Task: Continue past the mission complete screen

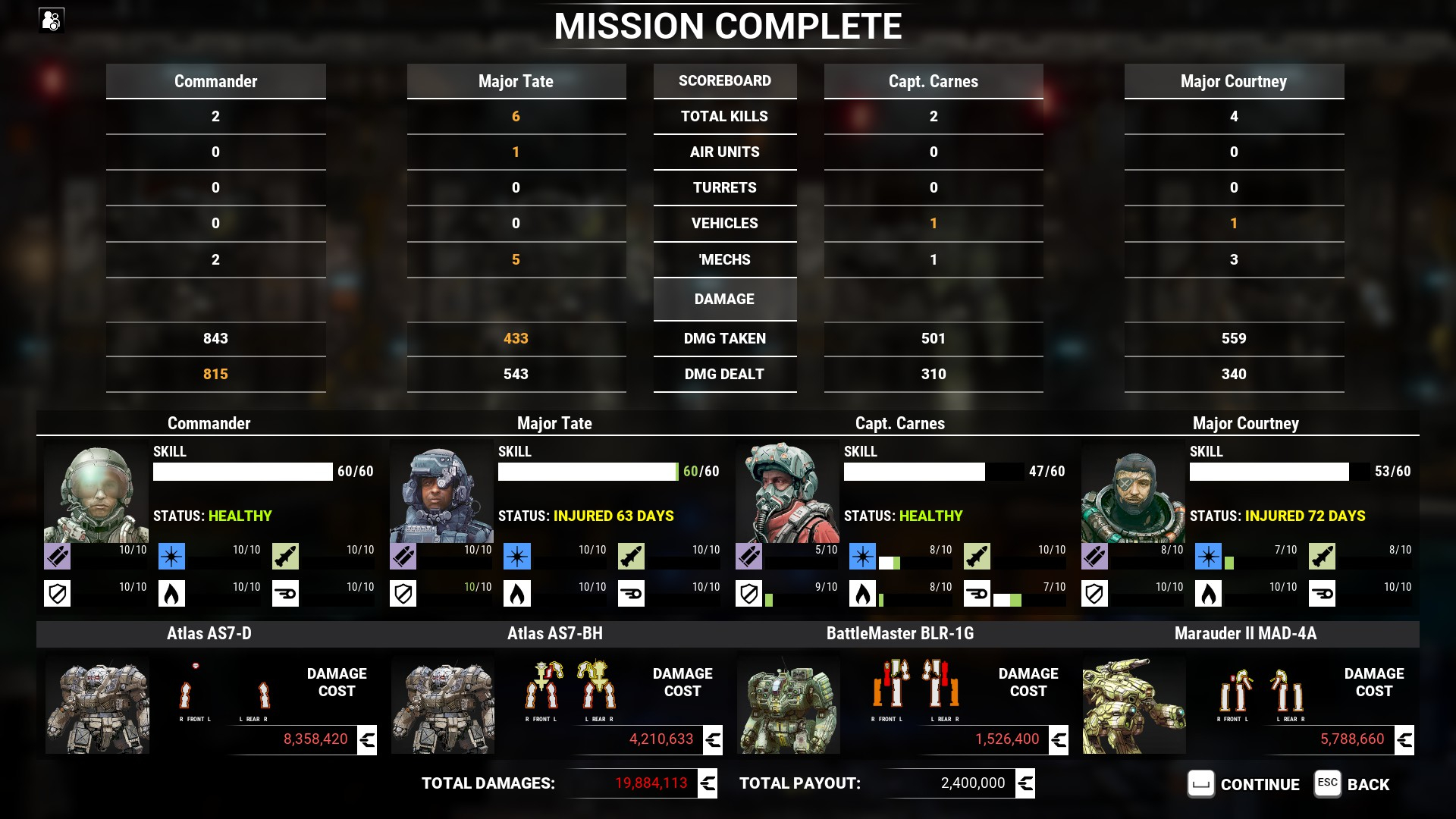Action: pyautogui.click(x=1244, y=784)
